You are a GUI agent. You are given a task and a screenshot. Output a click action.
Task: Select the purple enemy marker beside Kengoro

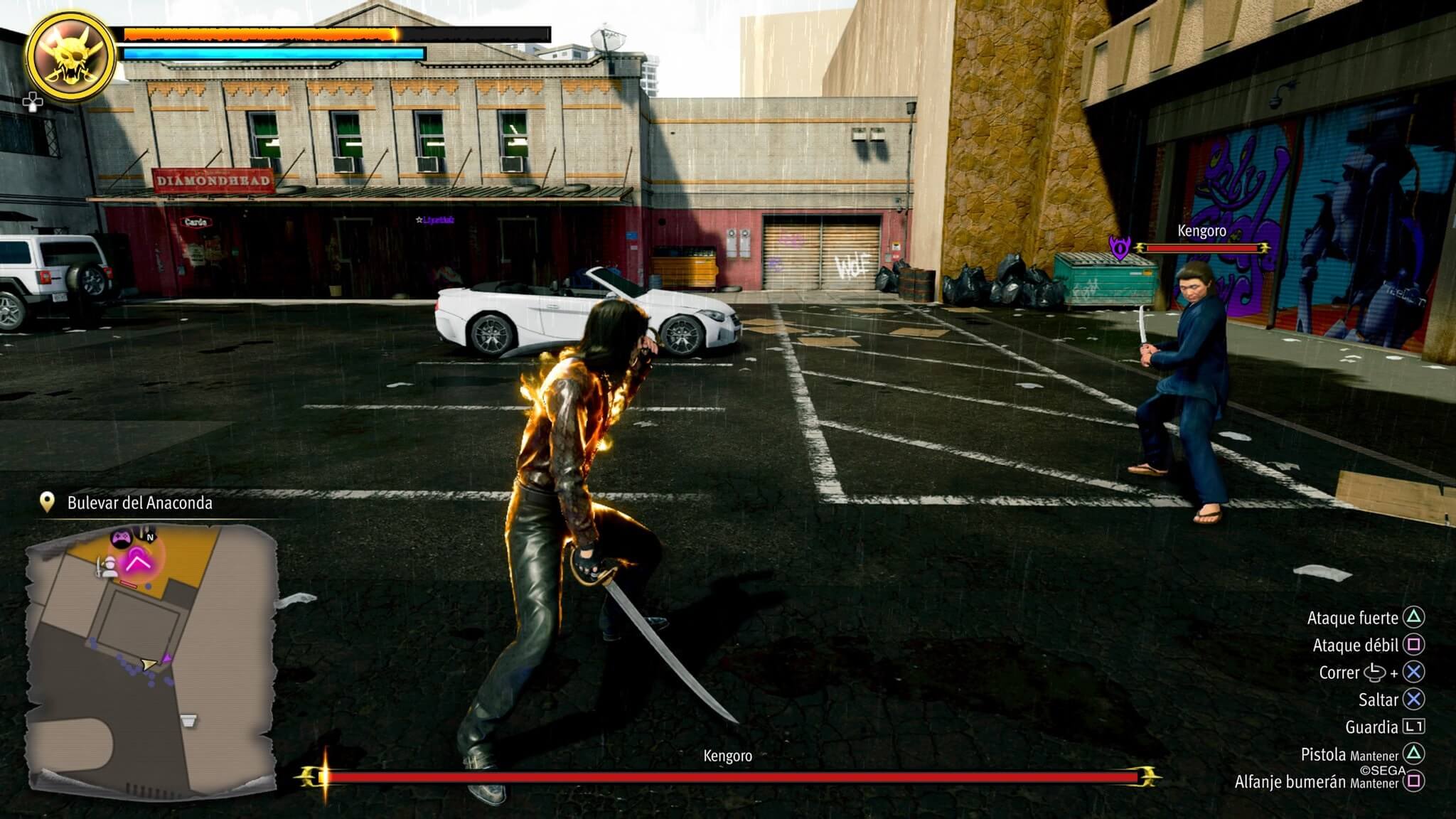click(1120, 248)
